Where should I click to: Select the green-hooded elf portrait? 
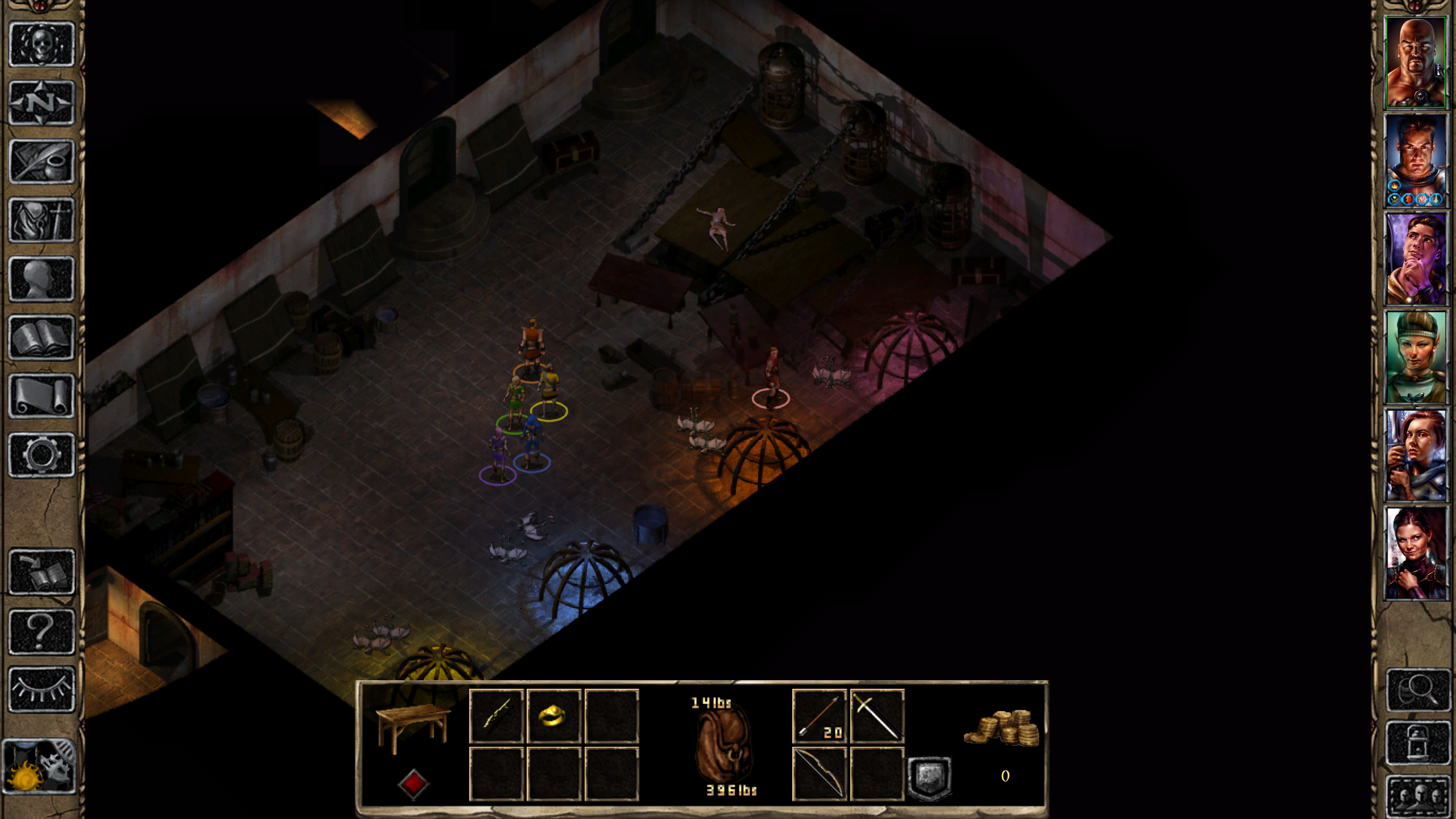1415,357
